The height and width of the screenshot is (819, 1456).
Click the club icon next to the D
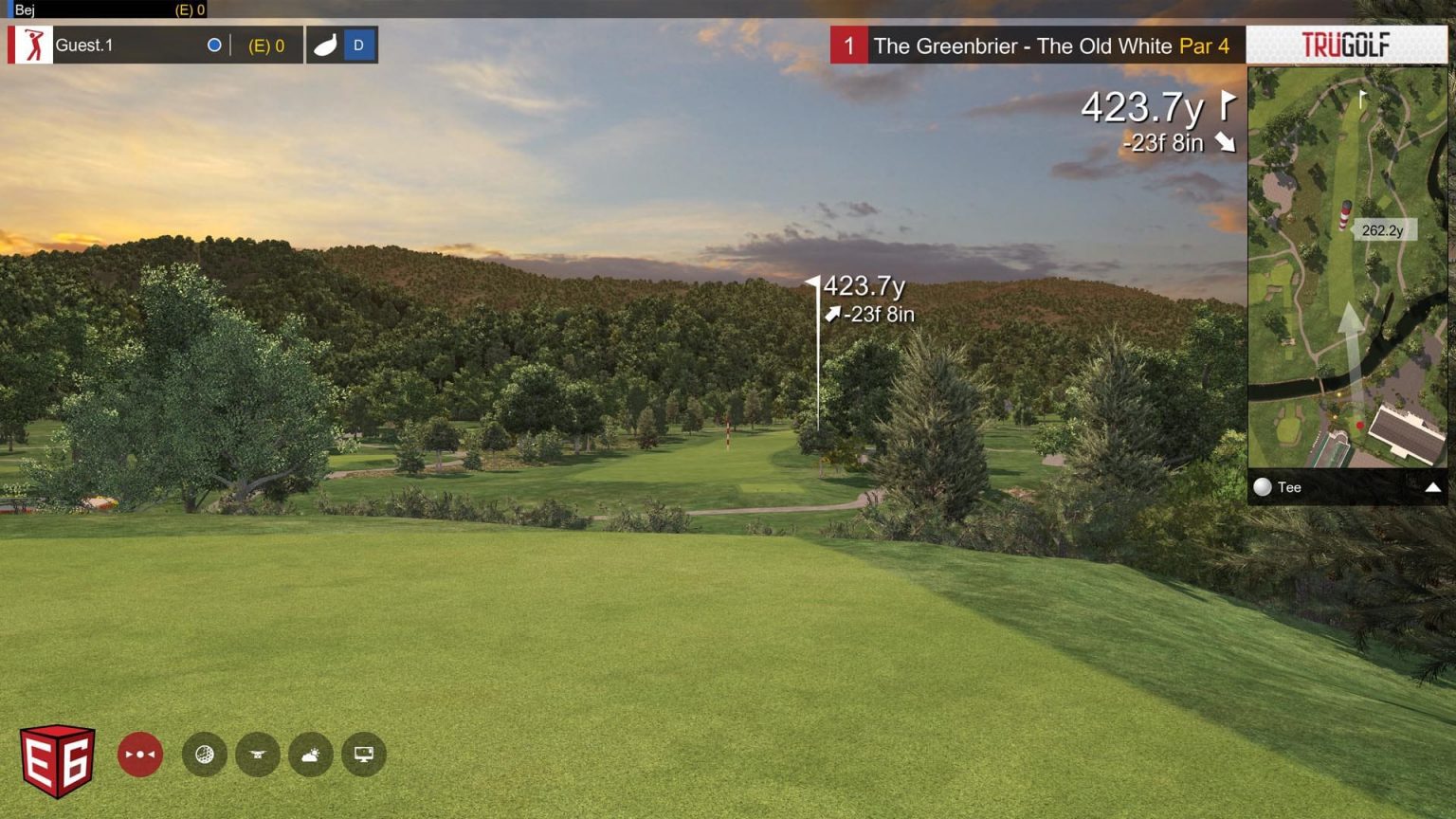point(323,44)
